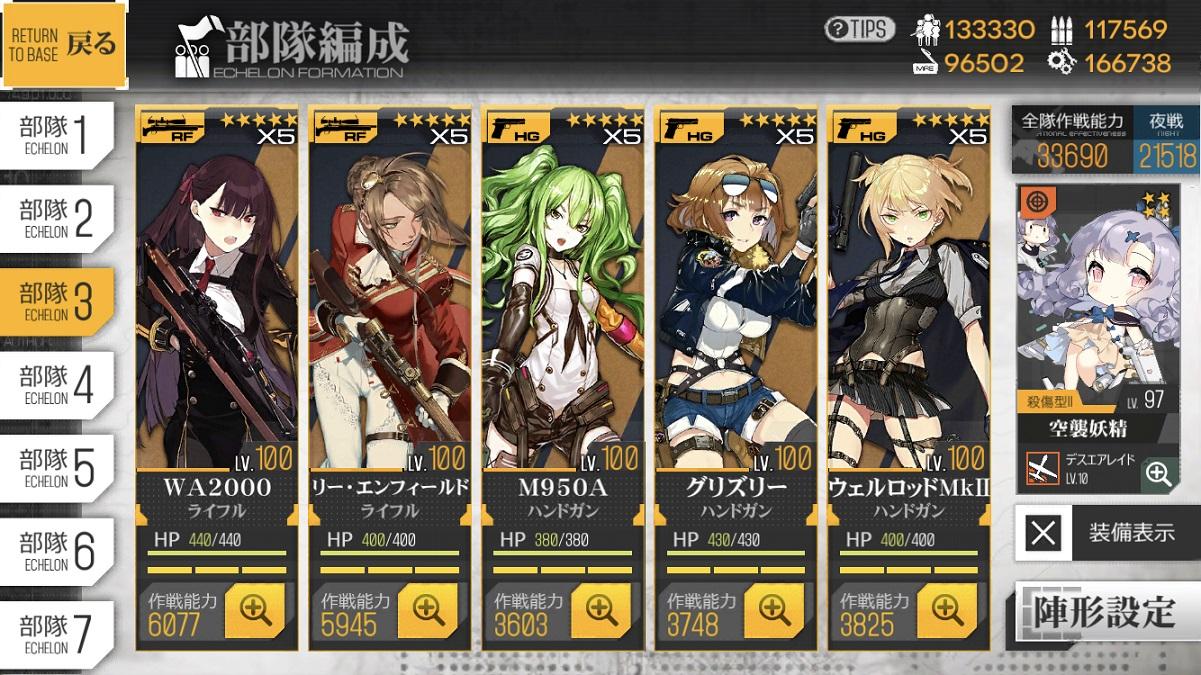Select the WA2000 rifle card
The image size is (1201, 675).
pyautogui.click(x=217, y=300)
